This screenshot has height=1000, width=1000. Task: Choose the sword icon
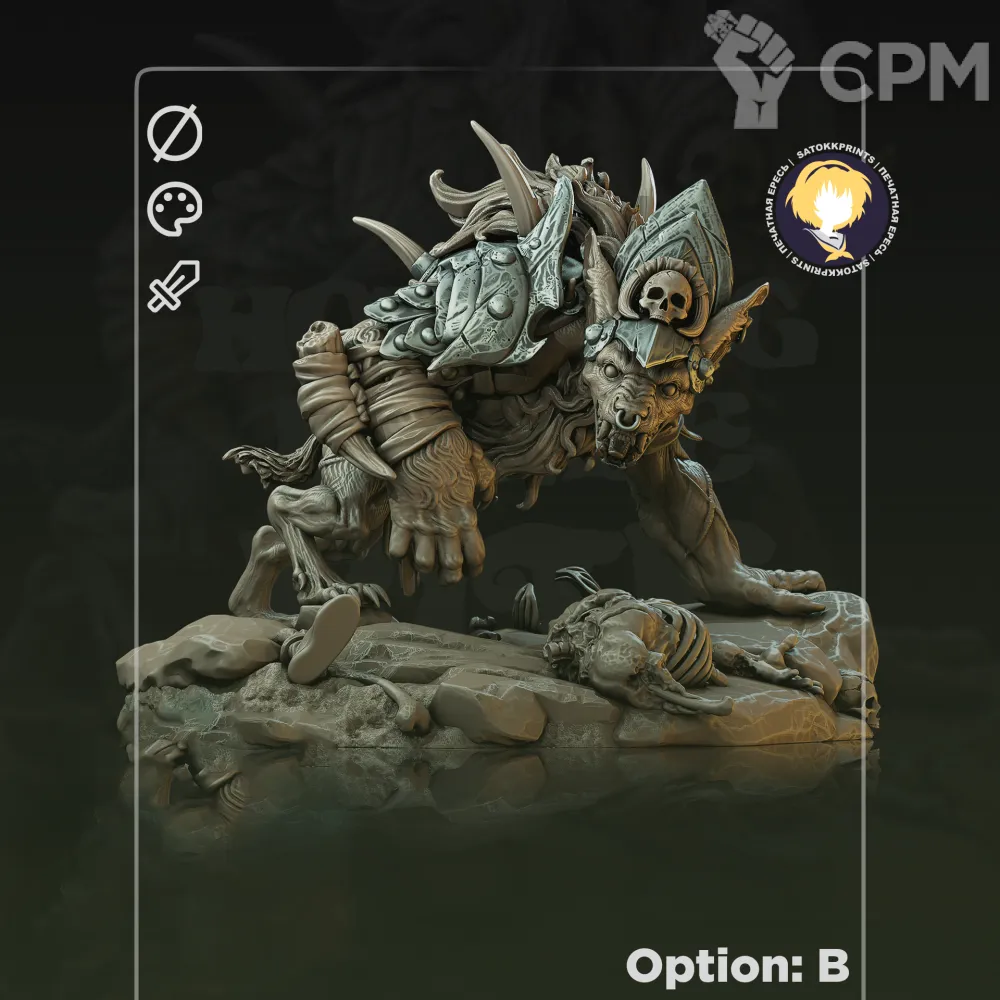tap(174, 285)
